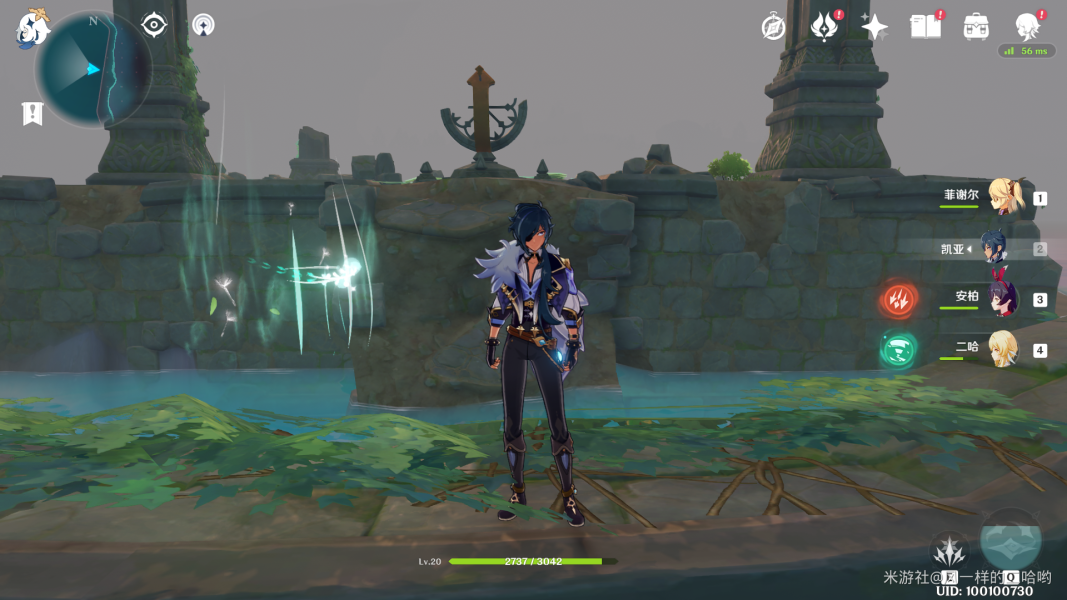The height and width of the screenshot is (600, 1067).
Task: Click the green Anemo orb beside 二哈
Action: (898, 350)
